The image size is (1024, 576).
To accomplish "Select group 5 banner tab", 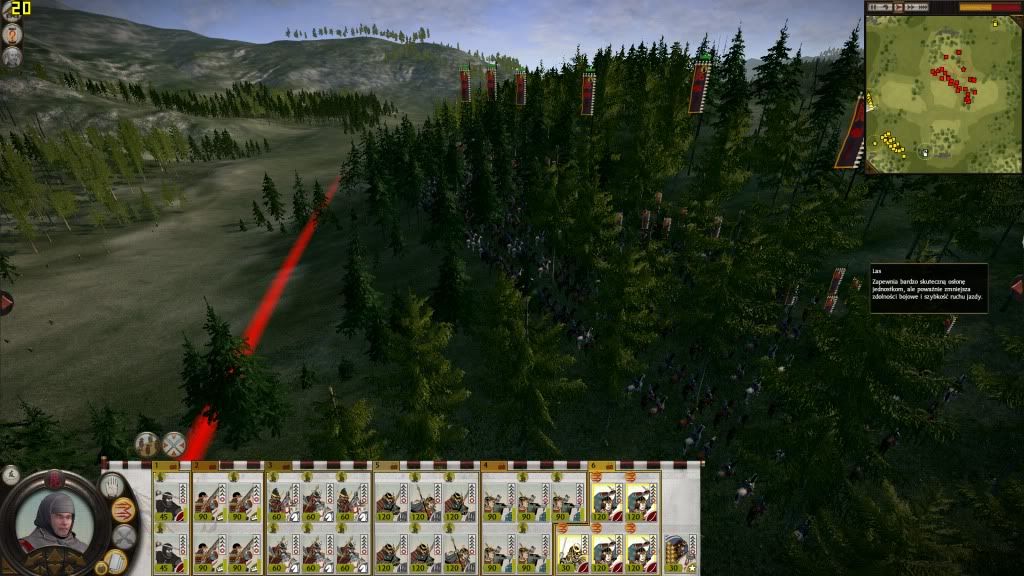I will [x=378, y=465].
